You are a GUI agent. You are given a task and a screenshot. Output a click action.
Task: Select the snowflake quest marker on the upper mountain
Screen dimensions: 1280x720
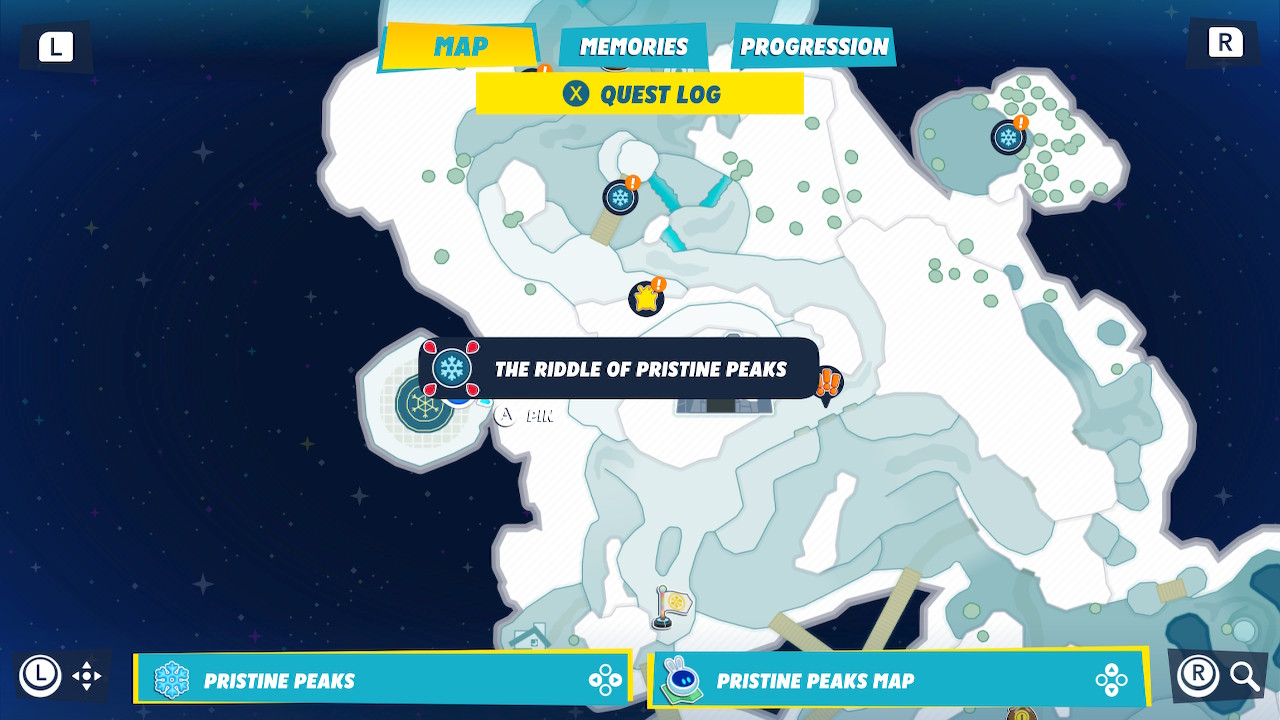[620, 197]
